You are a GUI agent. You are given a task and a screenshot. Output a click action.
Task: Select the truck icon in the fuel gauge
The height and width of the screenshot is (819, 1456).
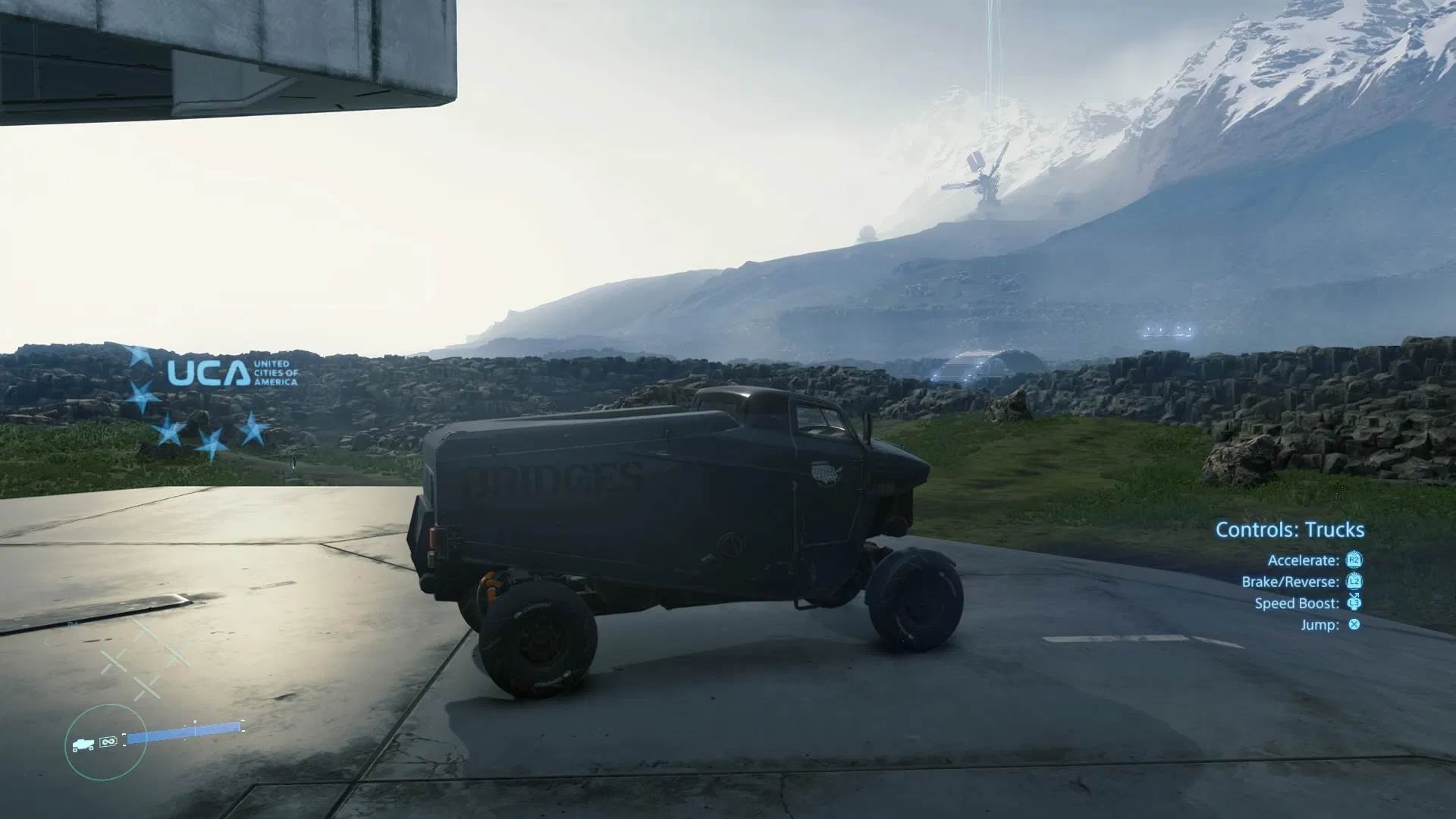pos(83,745)
